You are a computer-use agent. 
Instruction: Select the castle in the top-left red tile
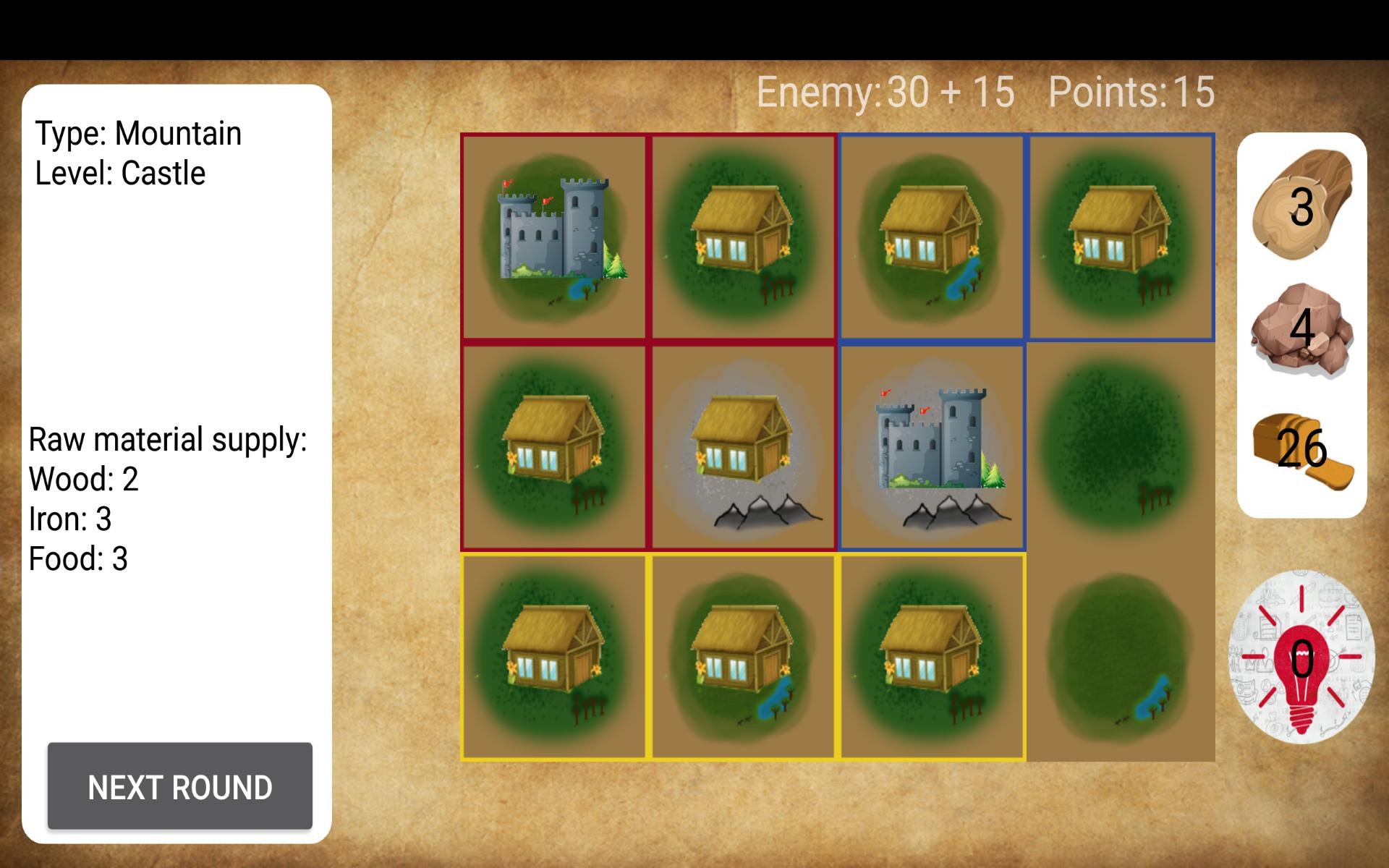click(553, 235)
